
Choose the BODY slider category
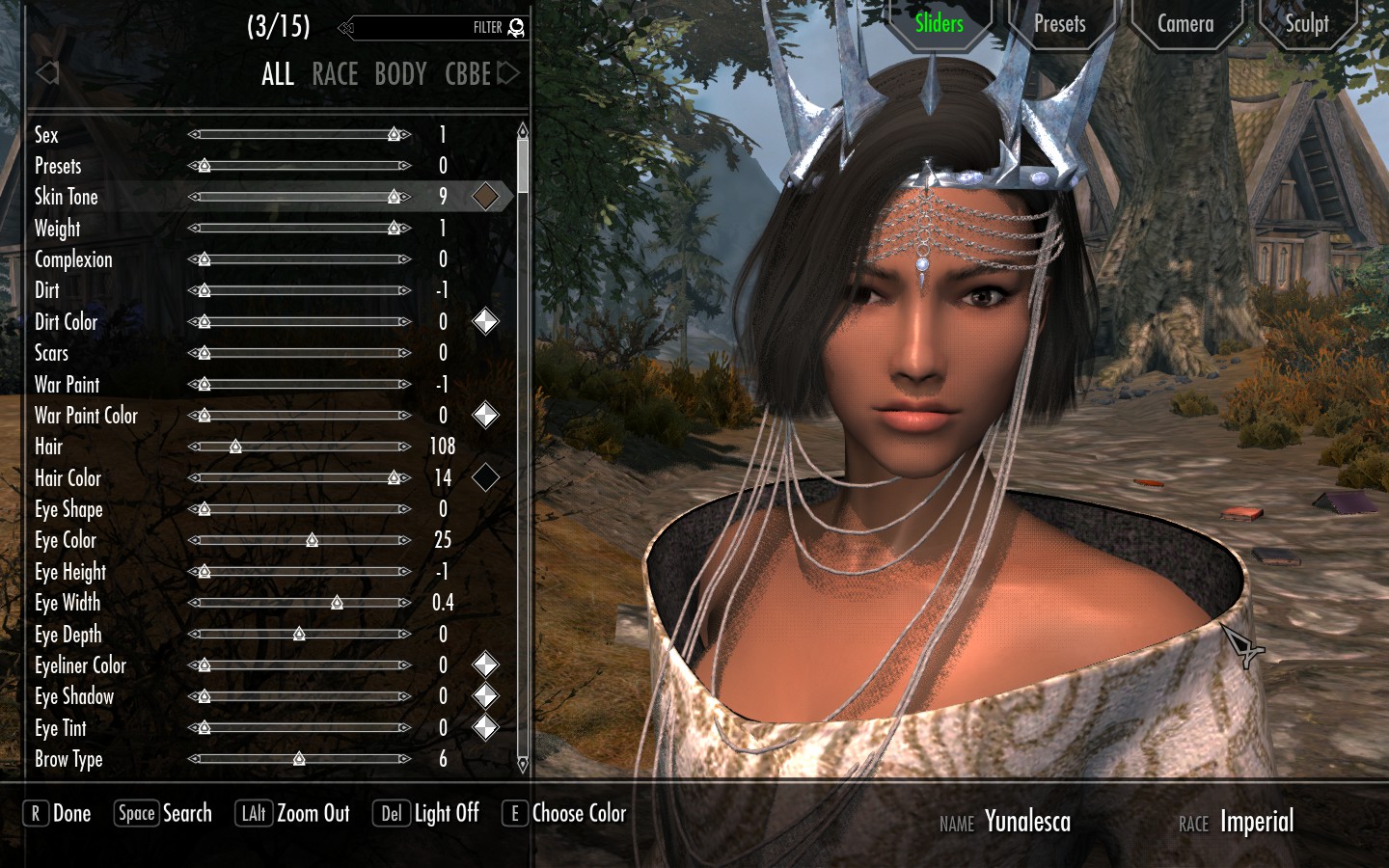[x=400, y=74]
